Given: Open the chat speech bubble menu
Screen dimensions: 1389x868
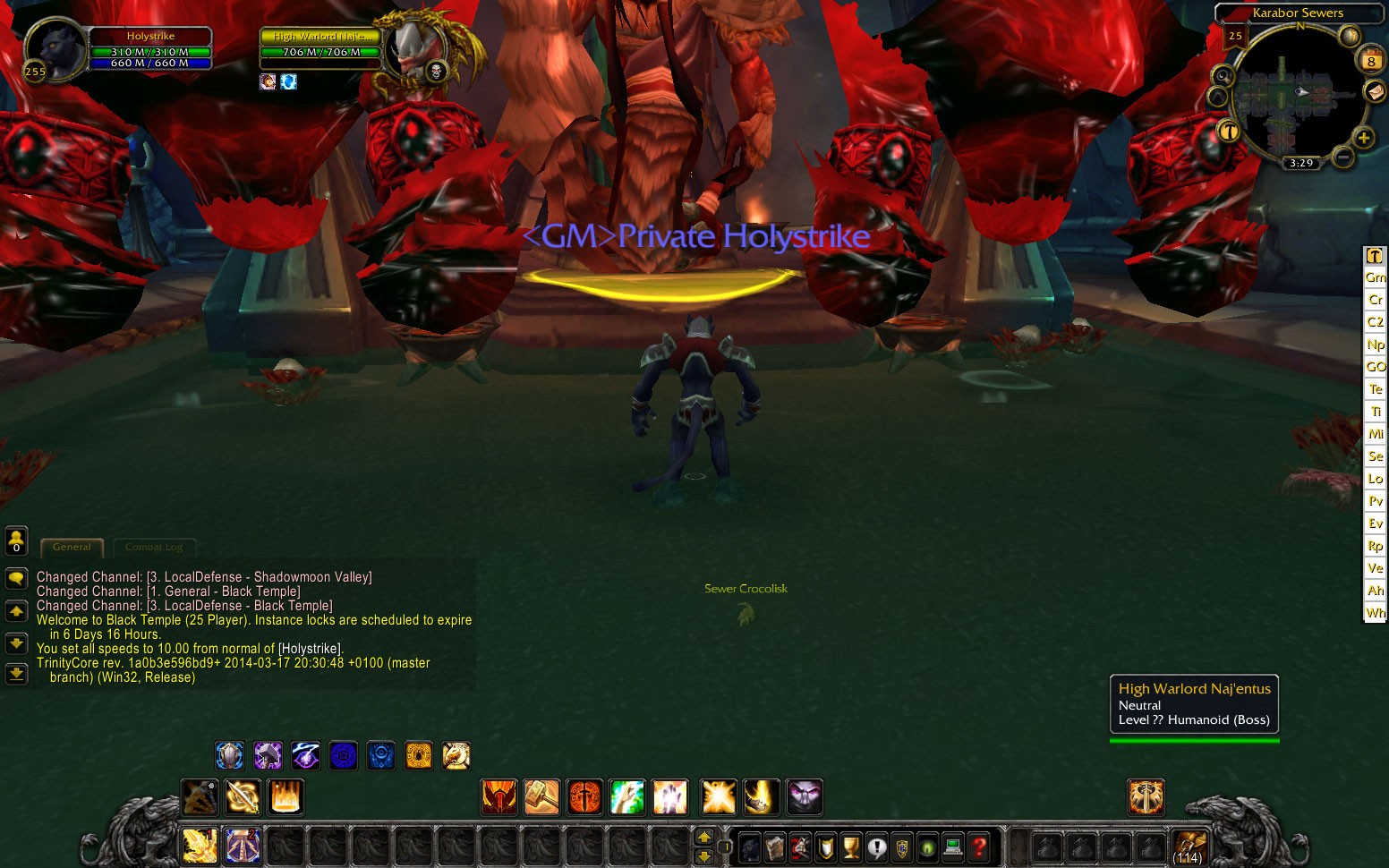Looking at the screenshot, I should (x=16, y=579).
